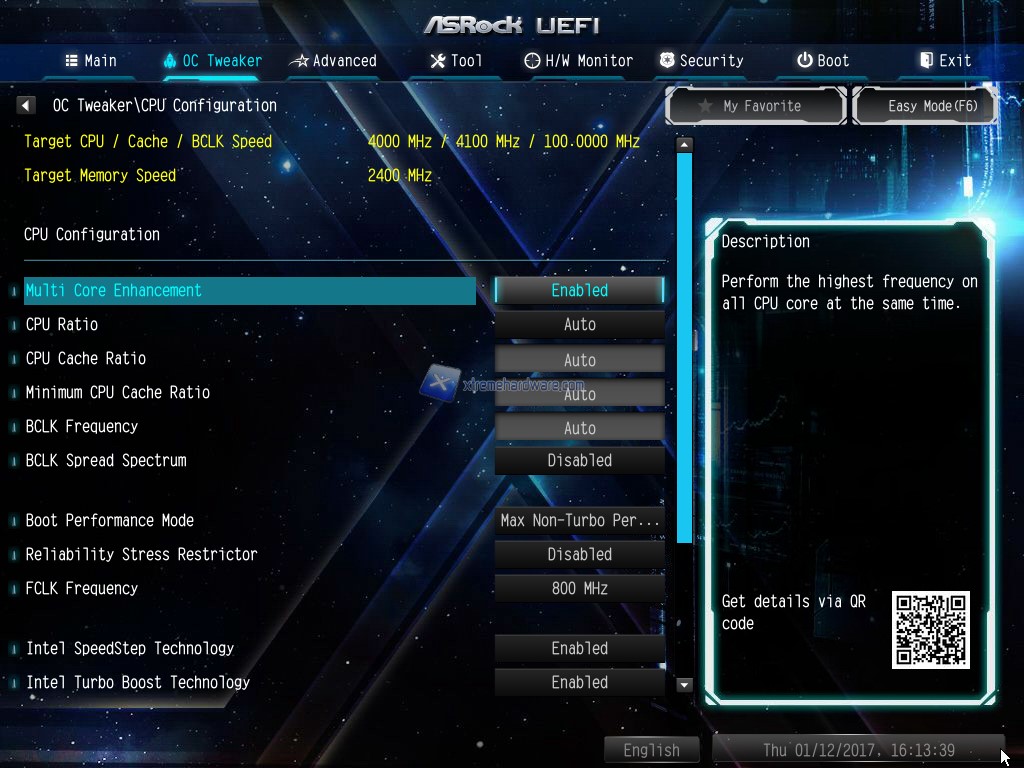Open My Favorite list

(757, 106)
